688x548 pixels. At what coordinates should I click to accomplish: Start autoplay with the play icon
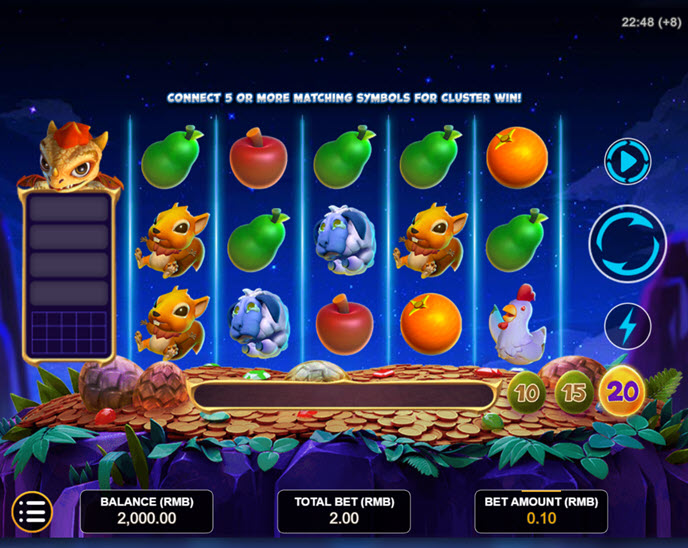click(627, 161)
